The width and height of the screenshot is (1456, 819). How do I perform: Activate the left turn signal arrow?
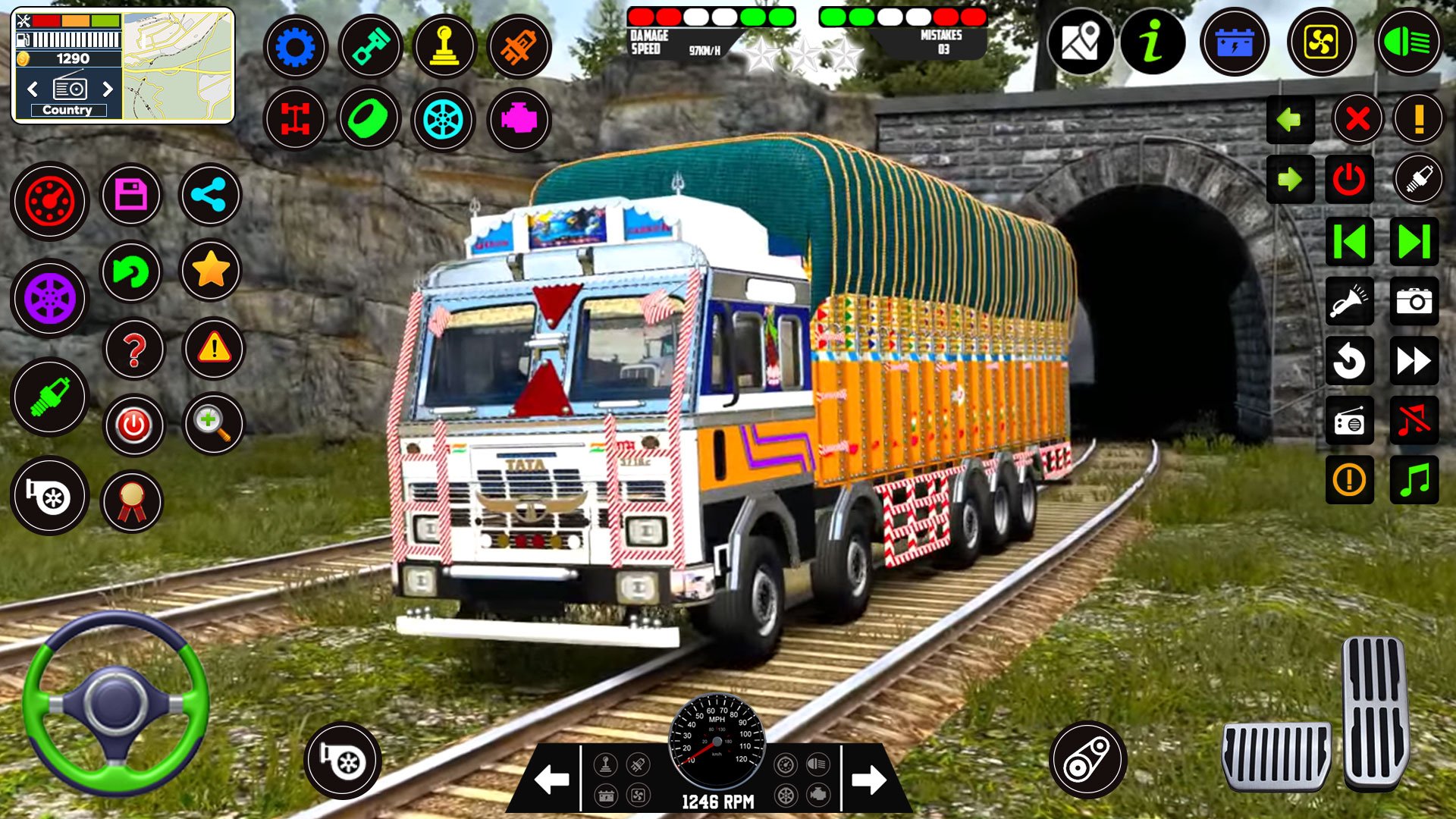[x=1290, y=119]
